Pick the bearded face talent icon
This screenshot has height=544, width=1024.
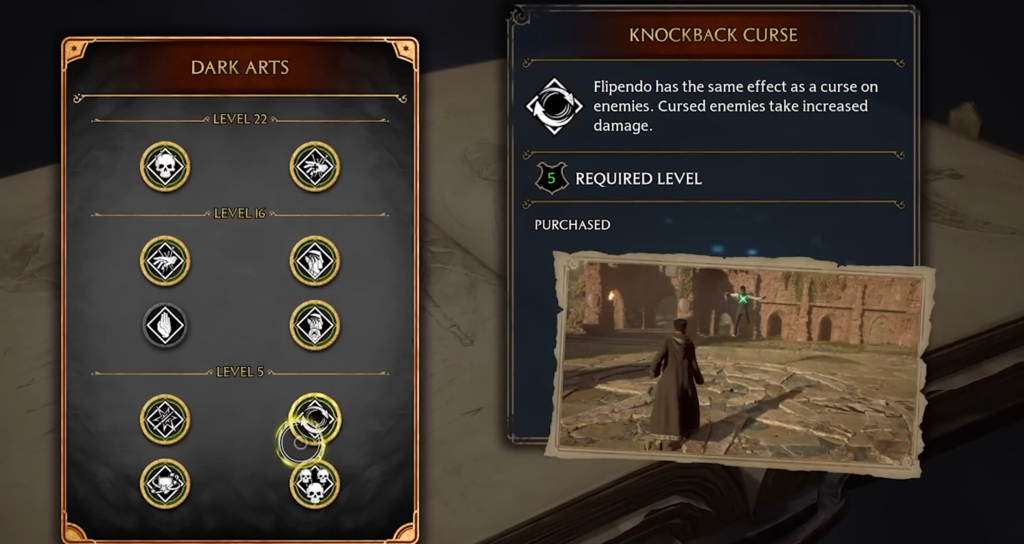(315, 326)
